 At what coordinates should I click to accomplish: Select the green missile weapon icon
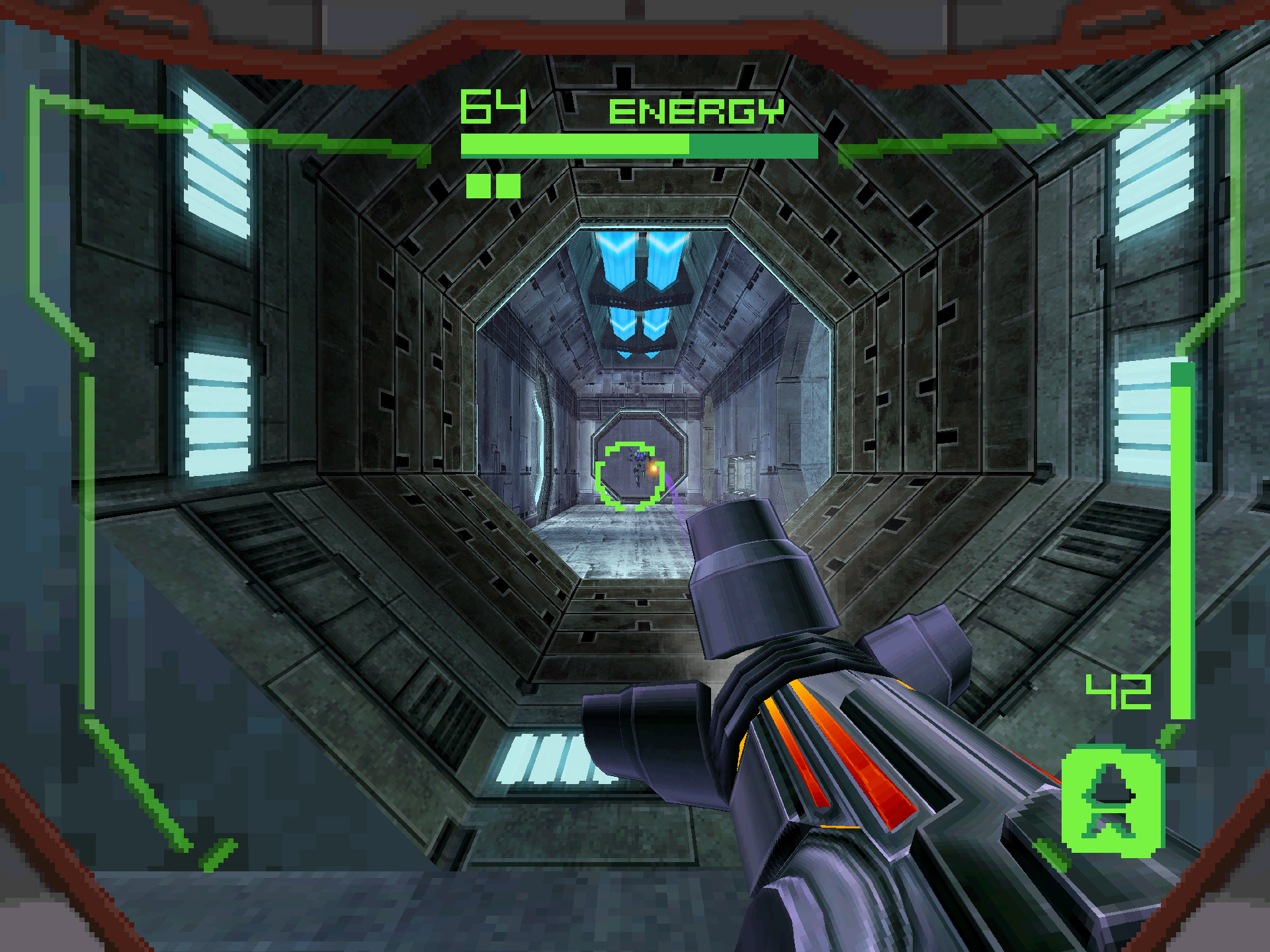pos(1112,801)
